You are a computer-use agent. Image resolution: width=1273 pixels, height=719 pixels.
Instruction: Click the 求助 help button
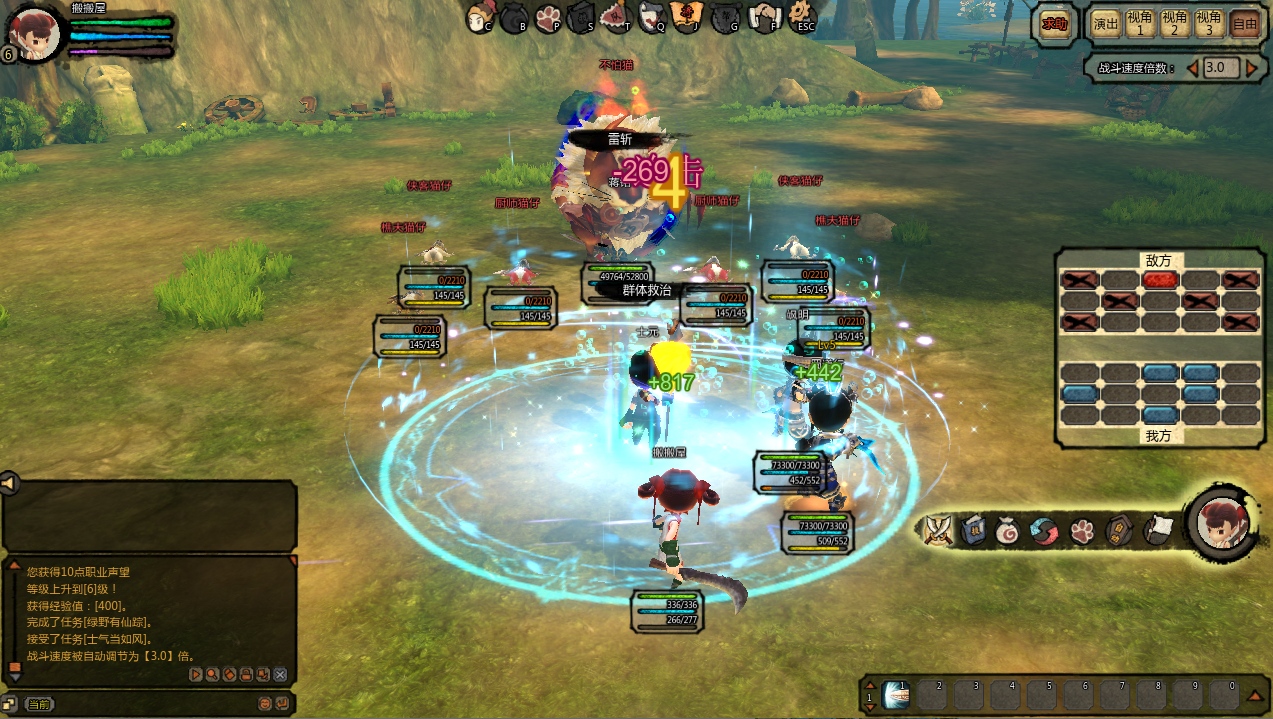tap(1054, 24)
